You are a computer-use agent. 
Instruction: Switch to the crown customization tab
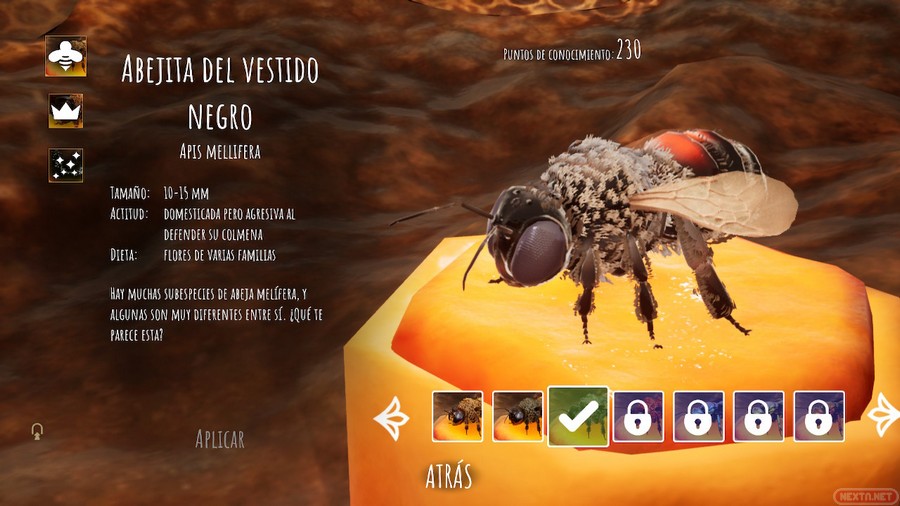point(66,111)
